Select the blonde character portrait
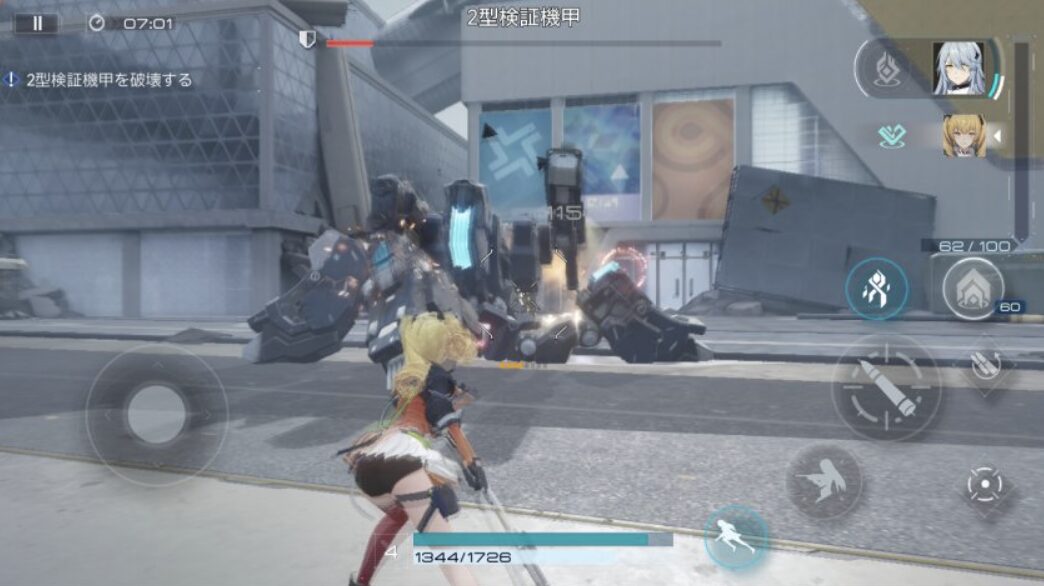1044x586 pixels. 964,136
